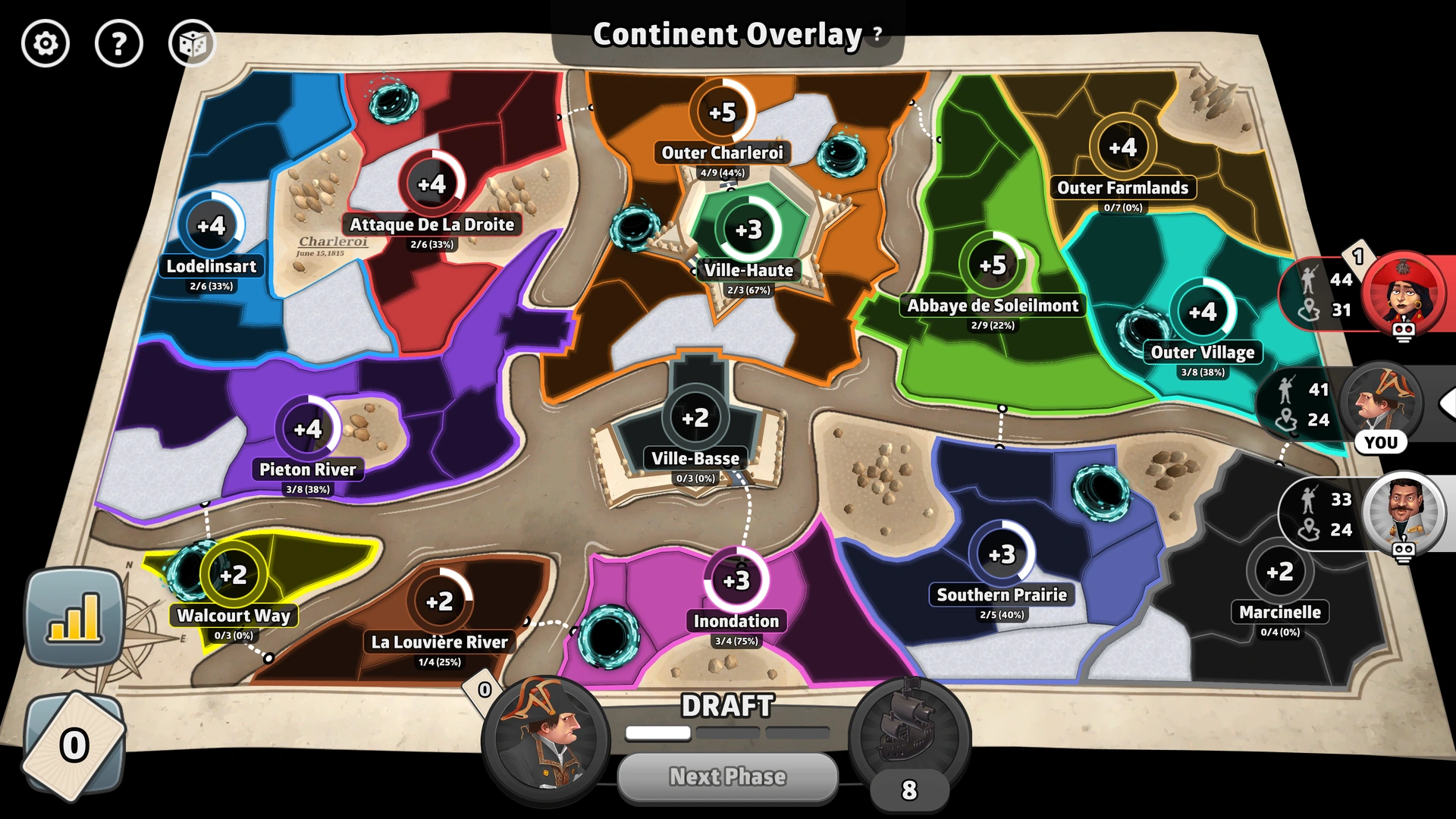
Task: Click the first segment of the phase progress bar
Action: coord(657,733)
